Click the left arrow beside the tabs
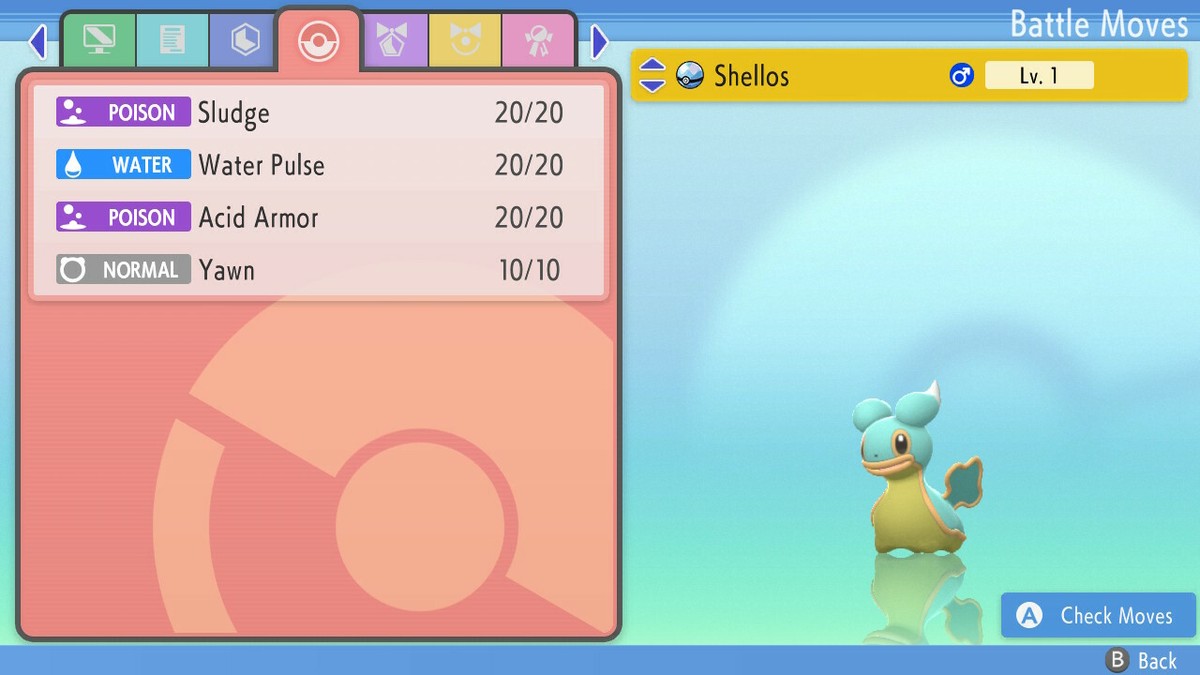The image size is (1200, 675). click(x=38, y=42)
